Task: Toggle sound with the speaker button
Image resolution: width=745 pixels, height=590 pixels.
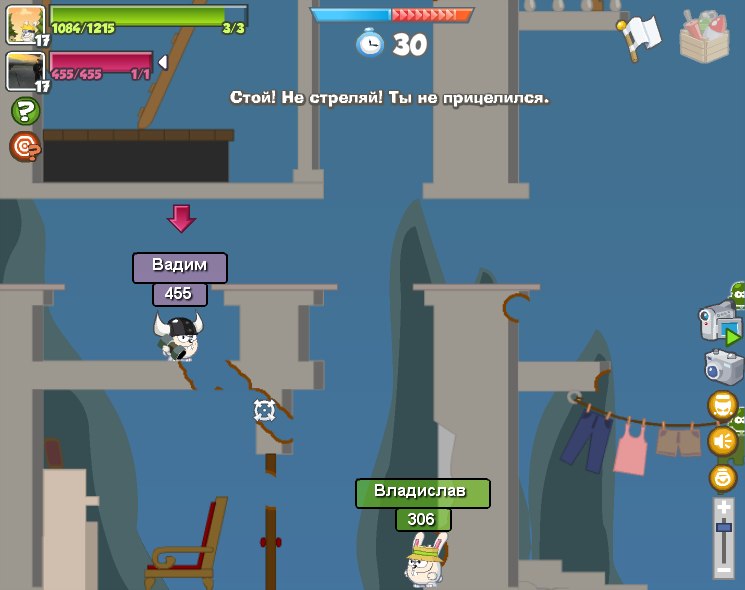Action: pos(723,441)
